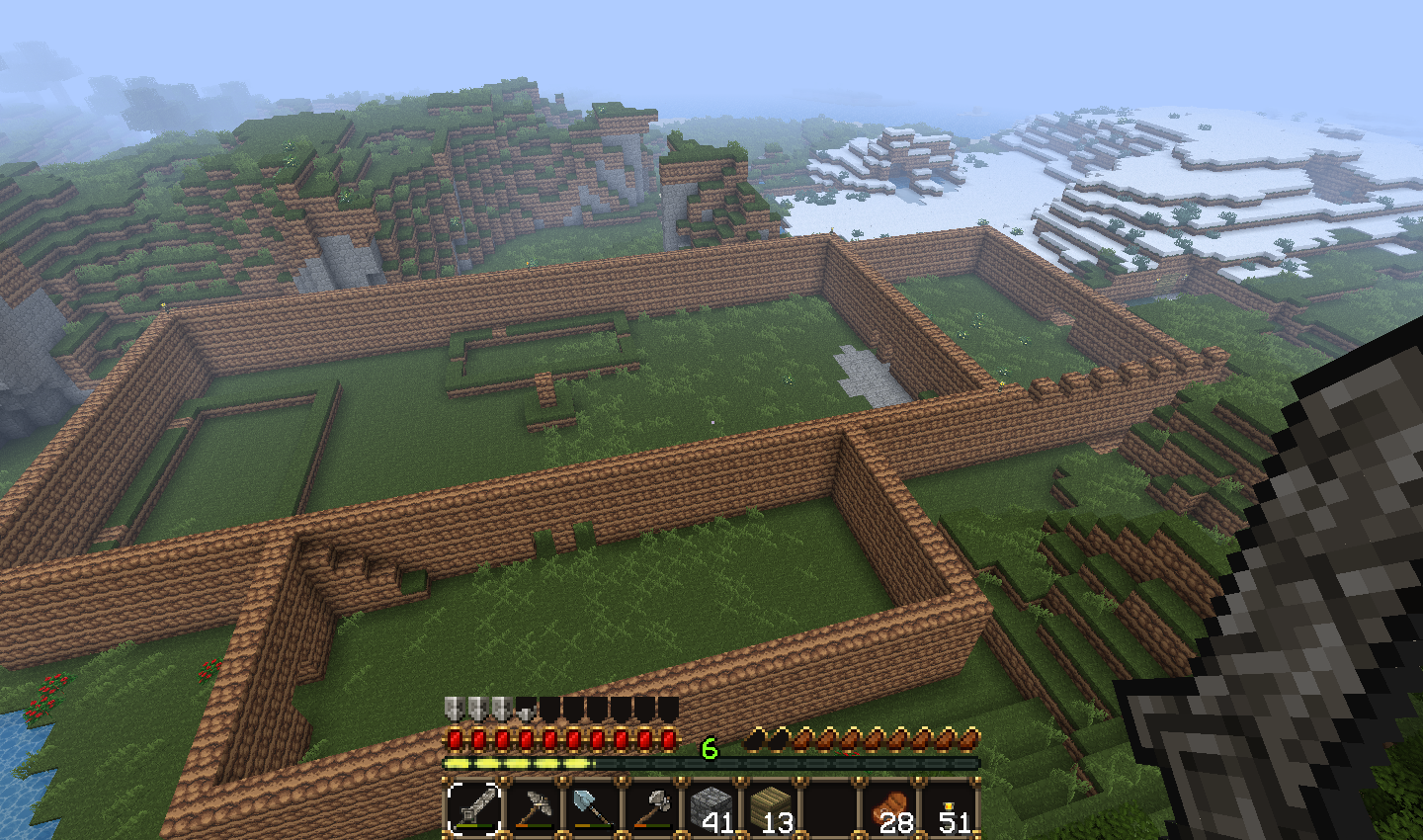Choose the shovel in the hotbar
This screenshot has height=840, width=1423.
[593, 808]
